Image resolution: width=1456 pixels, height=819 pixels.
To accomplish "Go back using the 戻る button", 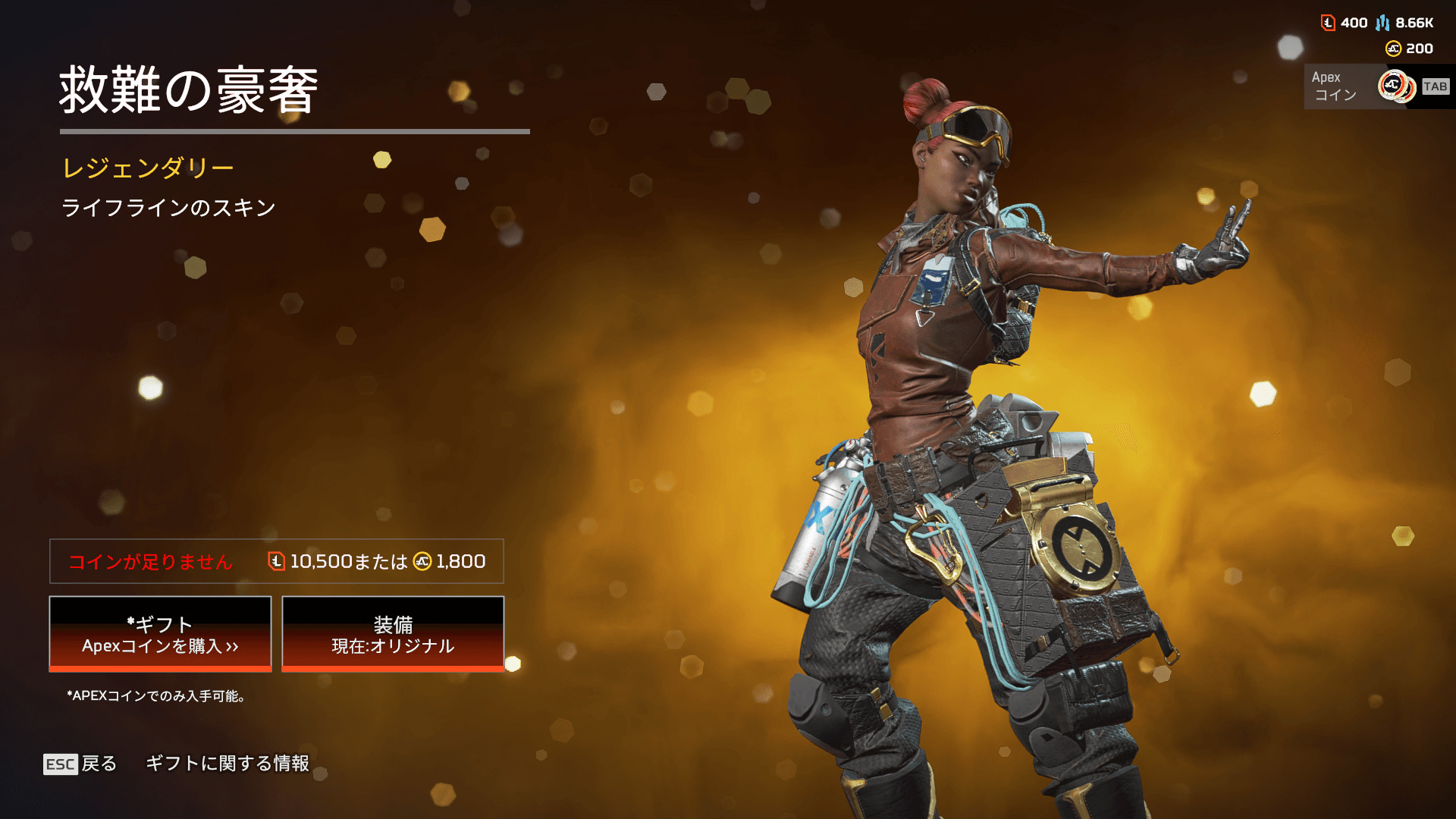I will coord(80,764).
